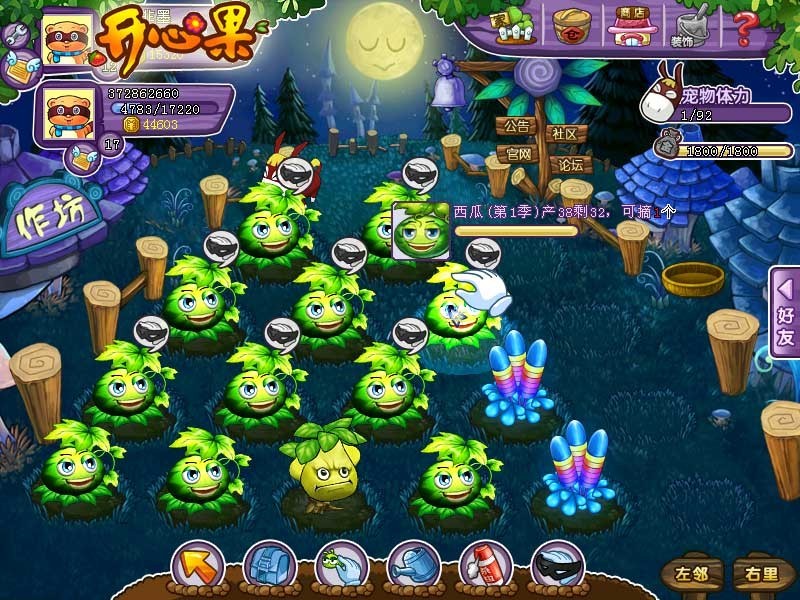Open the forum (论坛) signboard
Viewport: 800px width, 600px height.
tap(570, 165)
